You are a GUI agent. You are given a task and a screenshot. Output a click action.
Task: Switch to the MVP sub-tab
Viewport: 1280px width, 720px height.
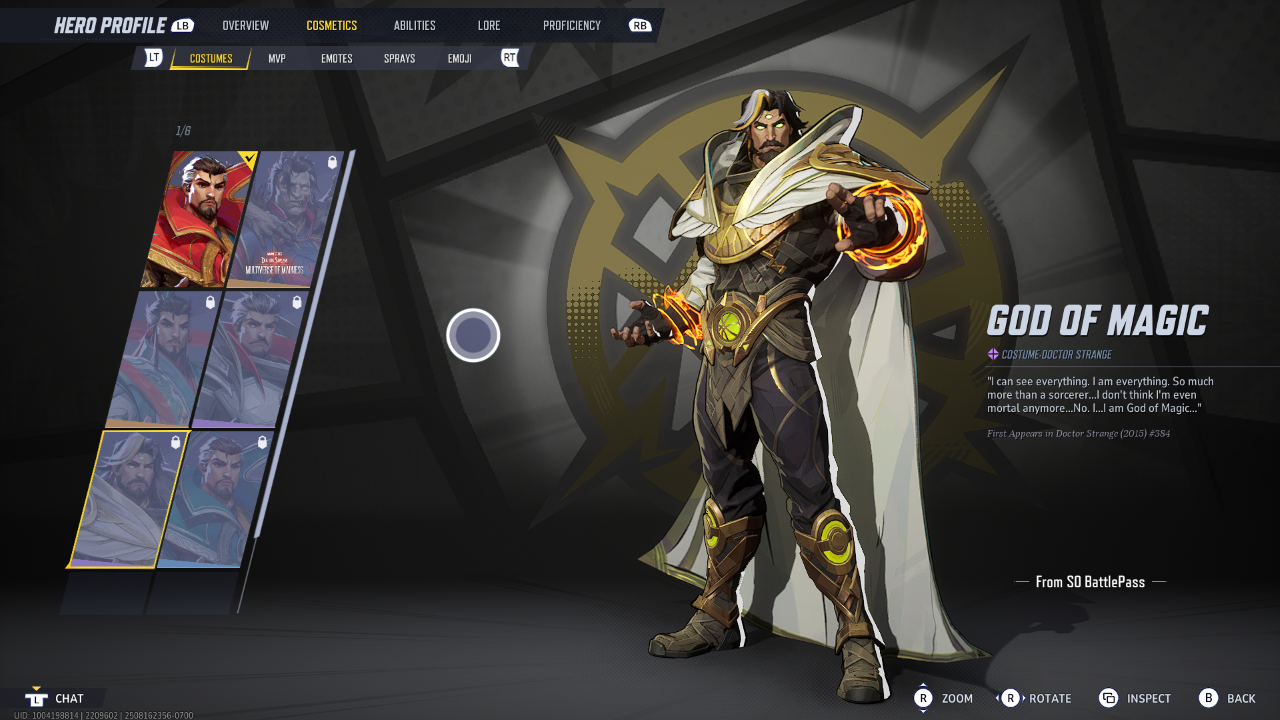click(277, 59)
